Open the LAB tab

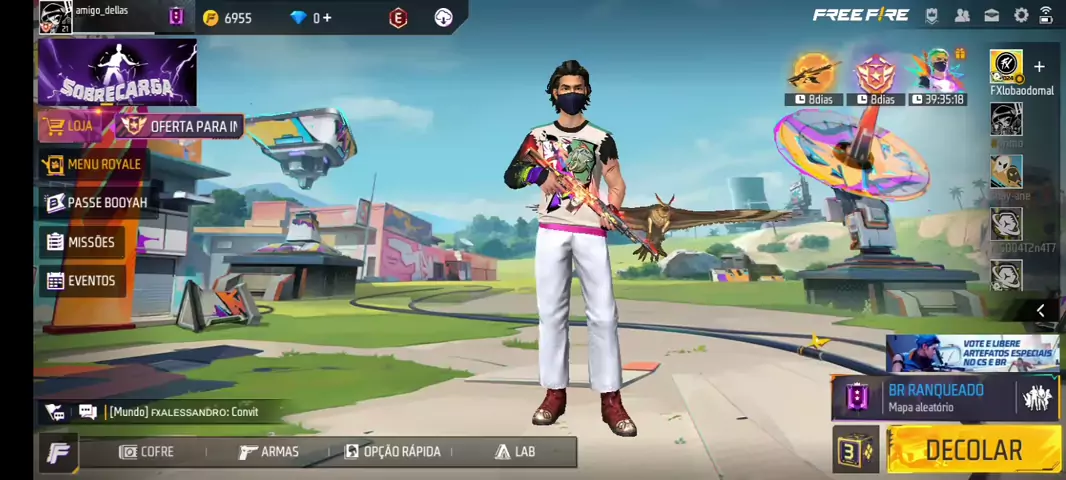515,452
